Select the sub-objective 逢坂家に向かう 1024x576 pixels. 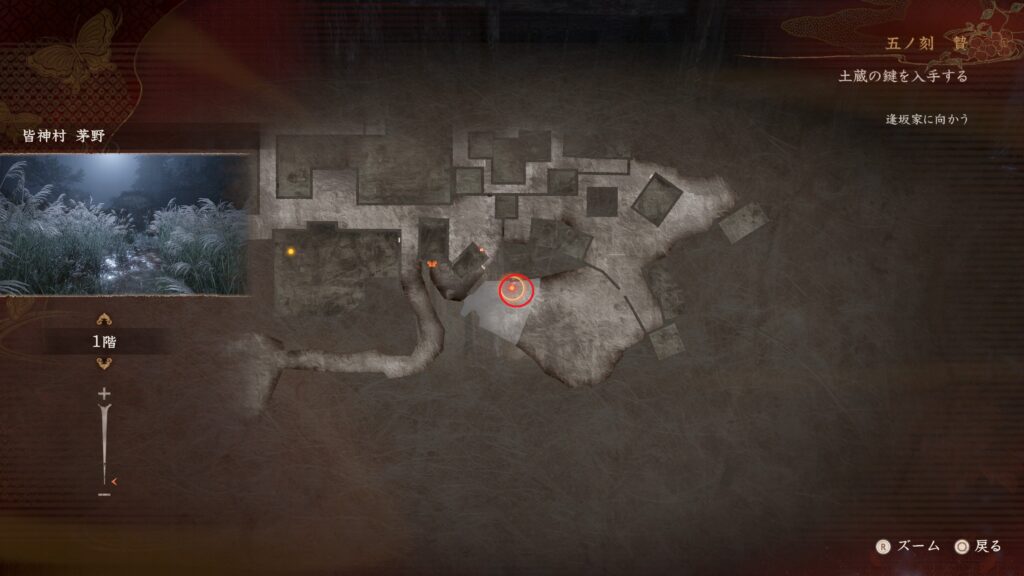click(927, 119)
